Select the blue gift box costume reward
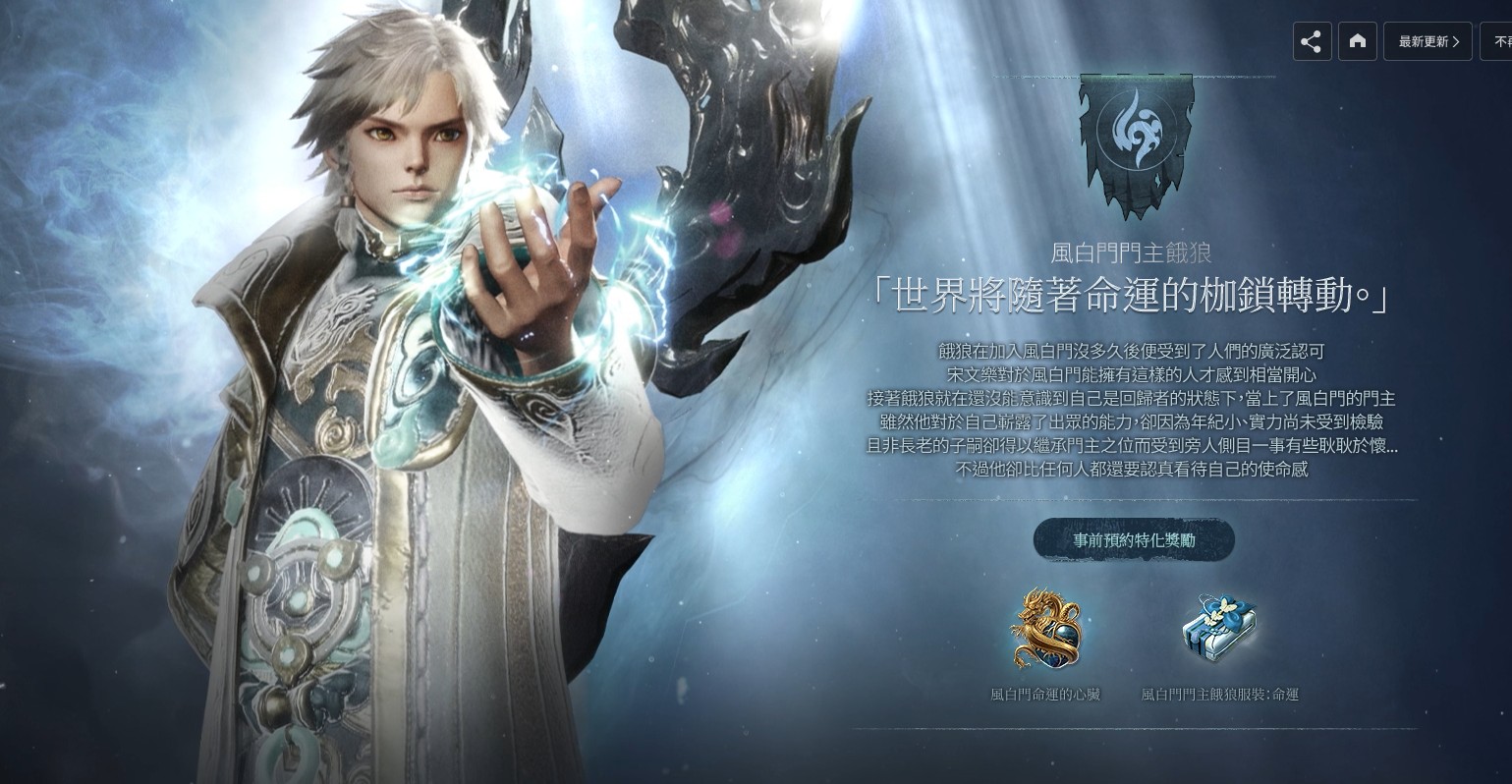This screenshot has height=784, width=1512. click(1219, 629)
